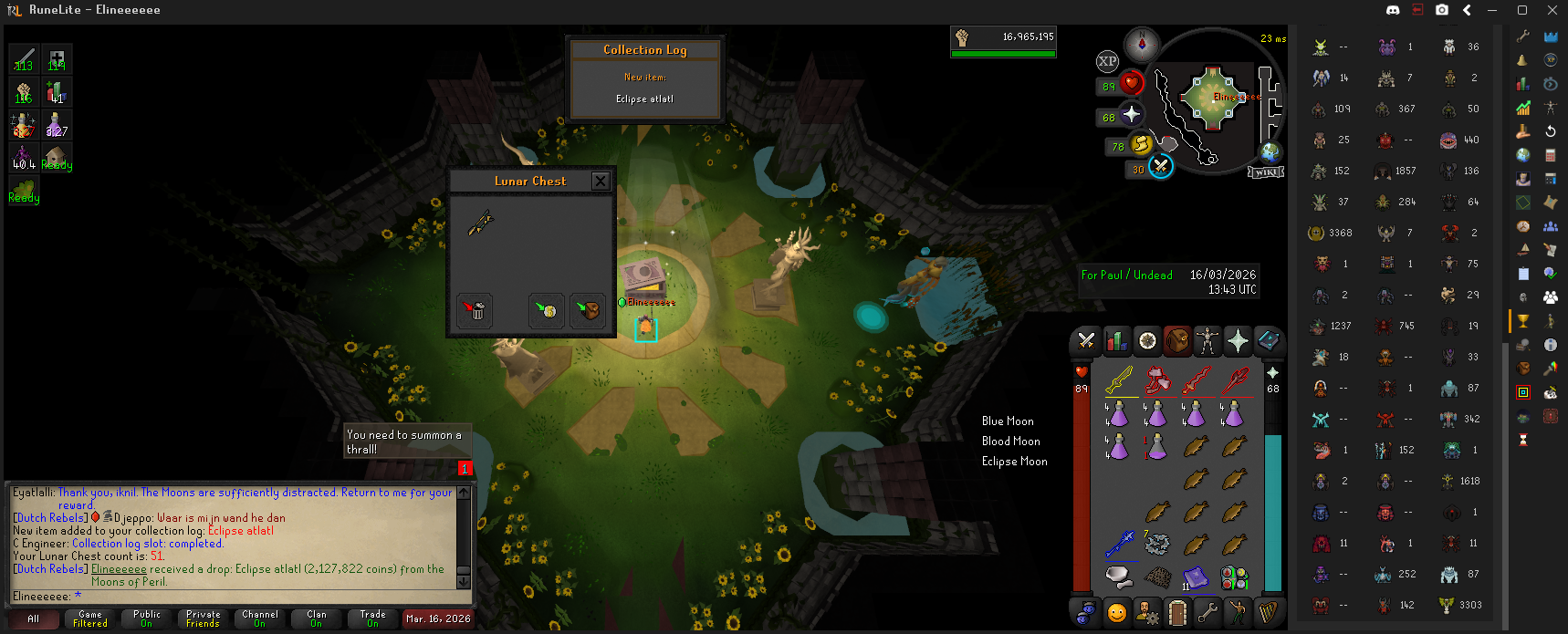Discard chest loot with the trash can button
Screen dimensions: 1568x634
[x=476, y=311]
